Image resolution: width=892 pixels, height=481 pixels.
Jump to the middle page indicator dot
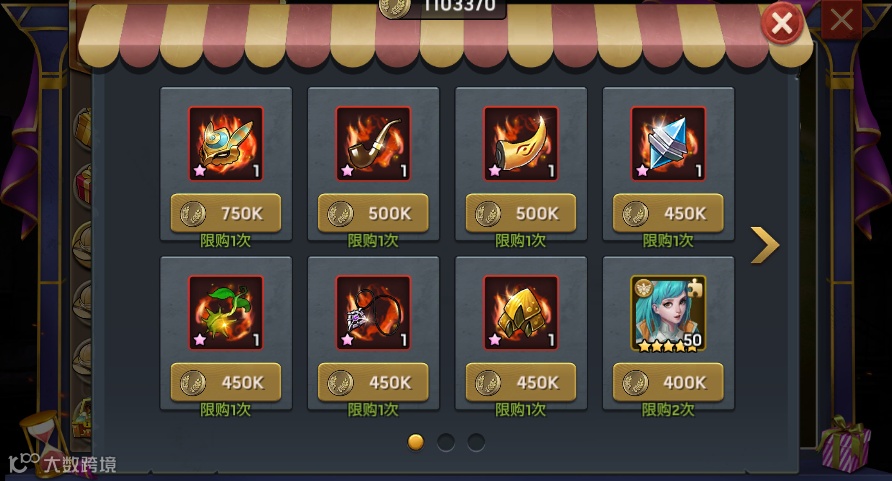(446, 441)
